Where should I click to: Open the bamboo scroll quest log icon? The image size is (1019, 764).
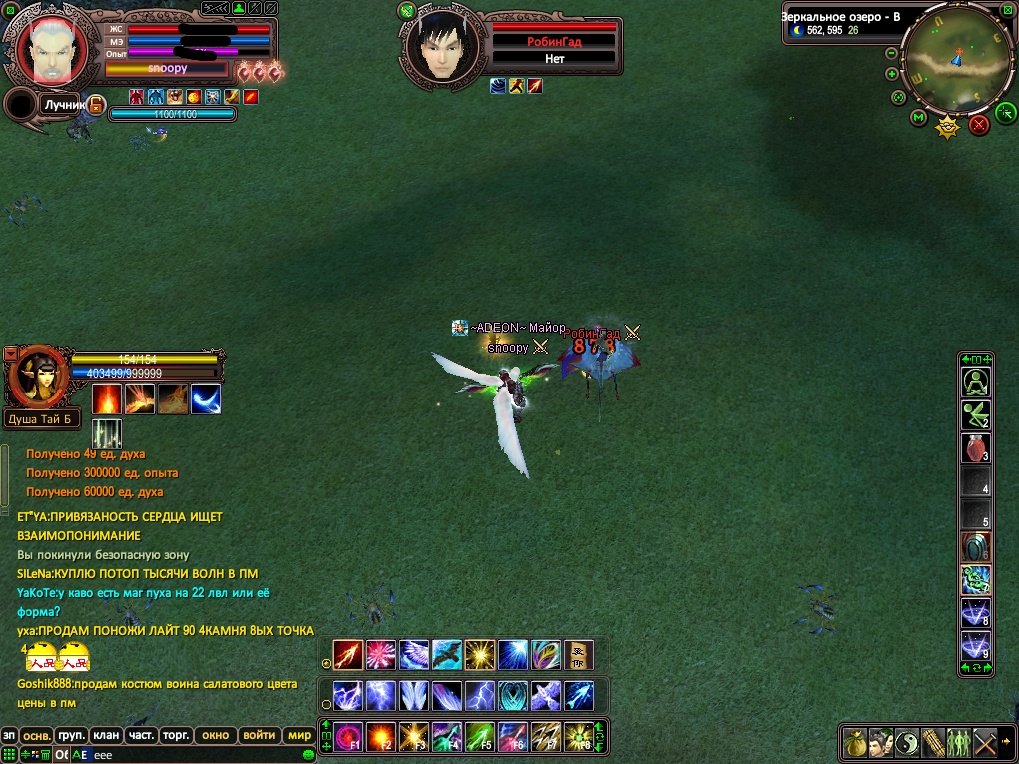(933, 742)
